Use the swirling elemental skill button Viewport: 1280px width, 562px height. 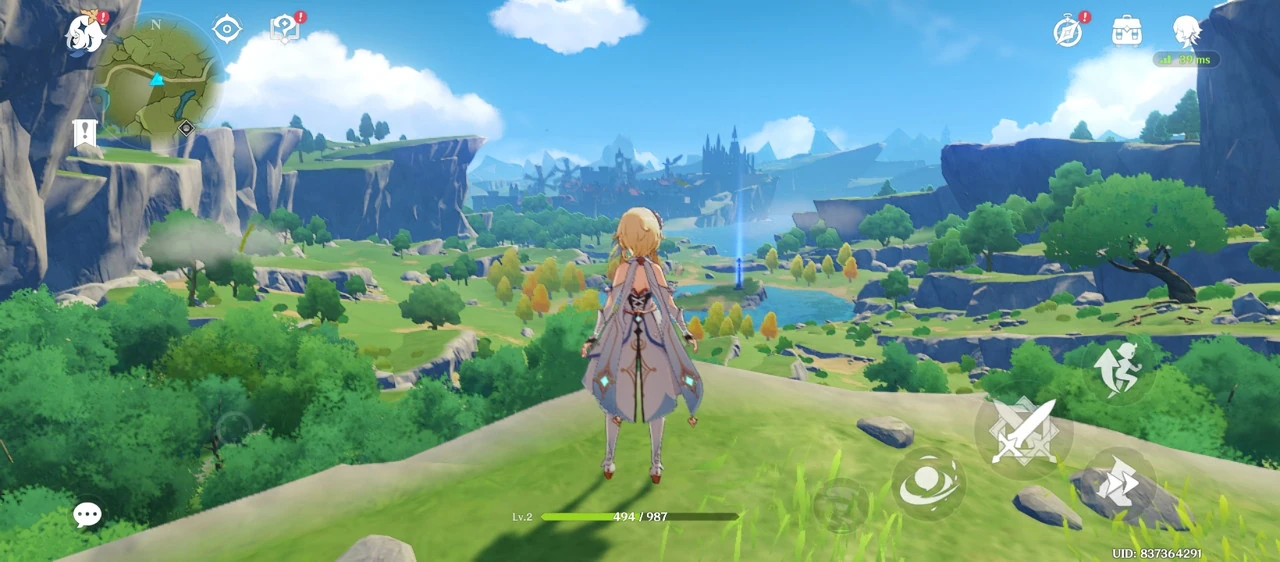928,484
